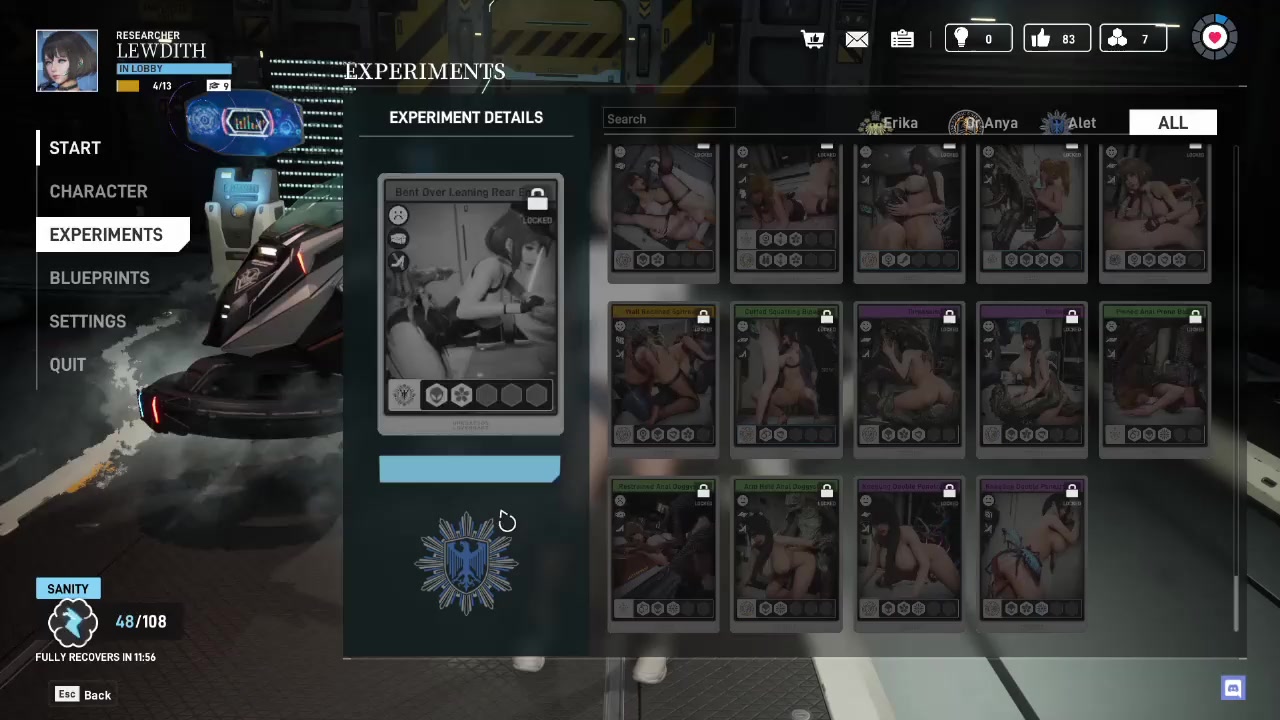
Task: Click the clipboard icon in the top bar
Action: [x=902, y=39]
